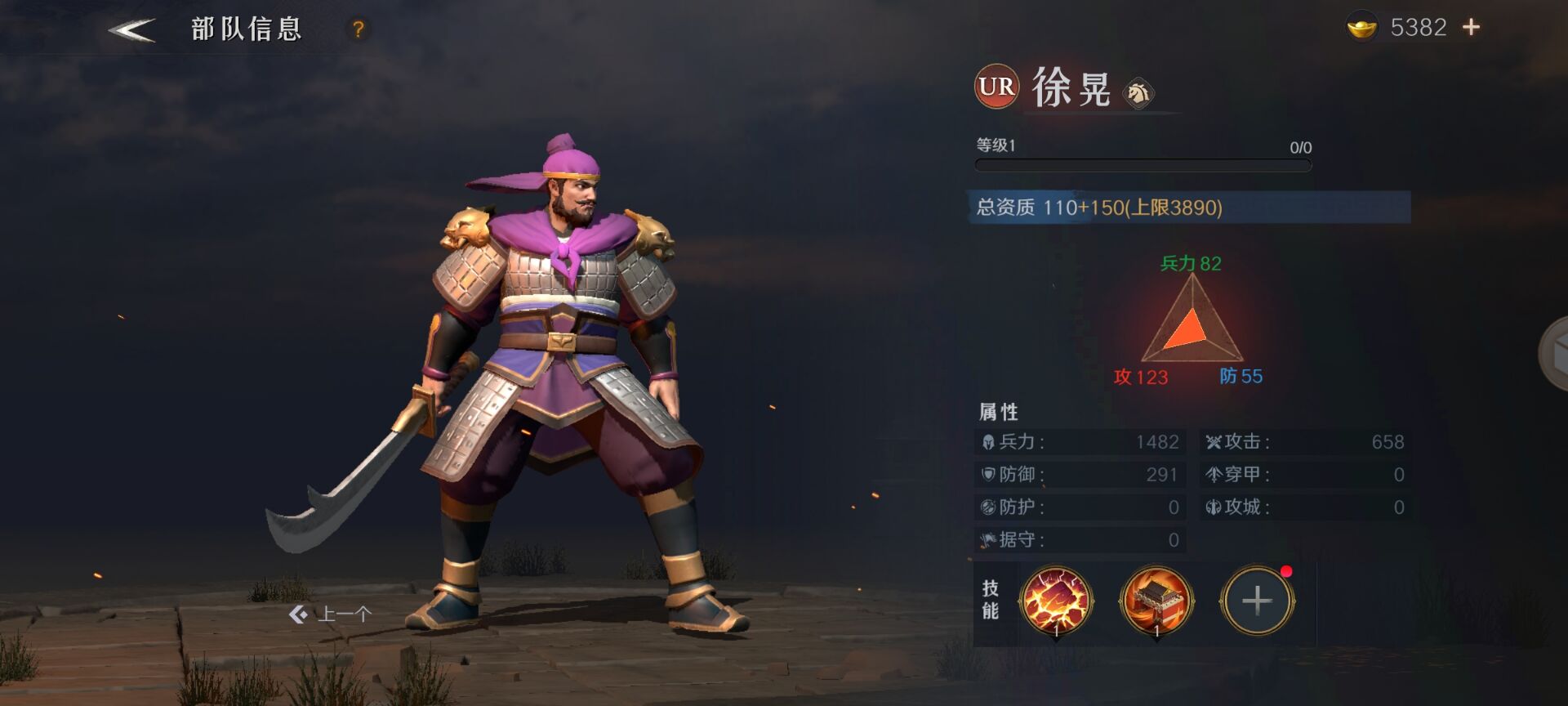Show the previous general with 上一个

[x=331, y=614]
